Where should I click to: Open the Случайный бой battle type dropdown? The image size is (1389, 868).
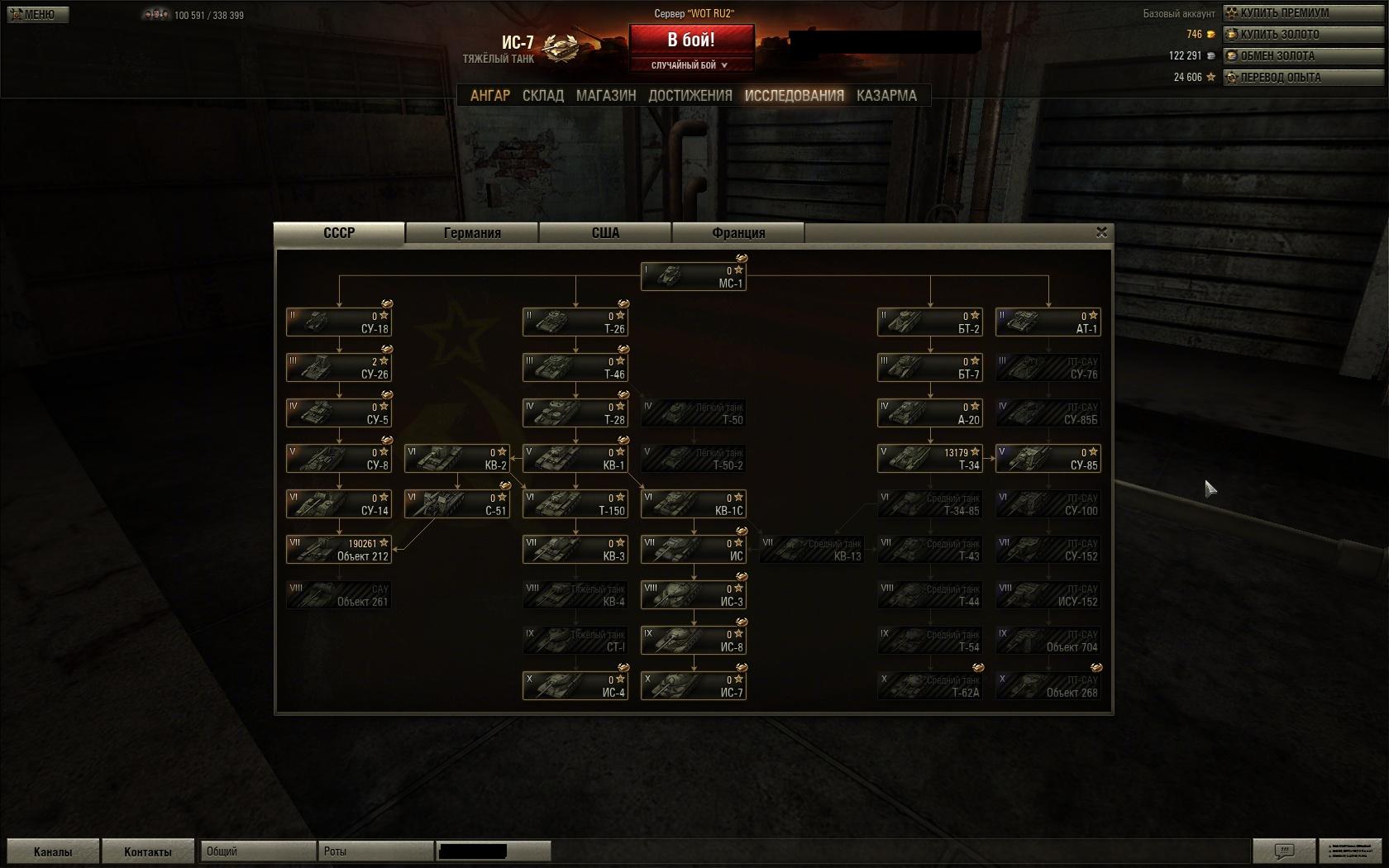pyautogui.click(x=691, y=65)
